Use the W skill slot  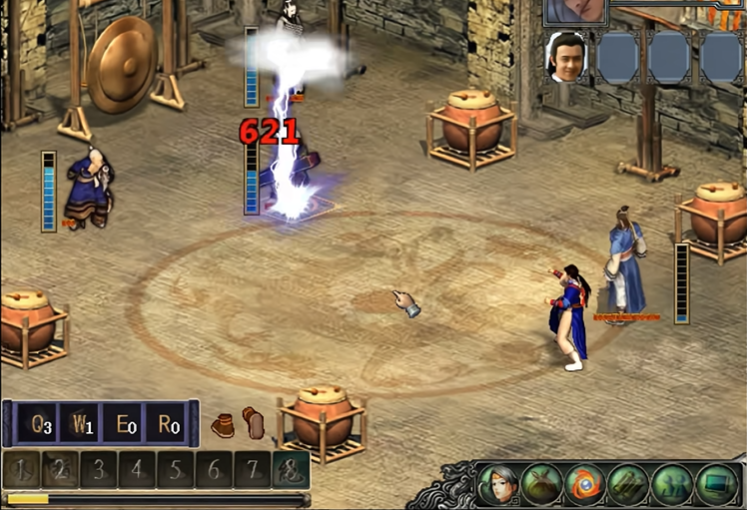82,424
